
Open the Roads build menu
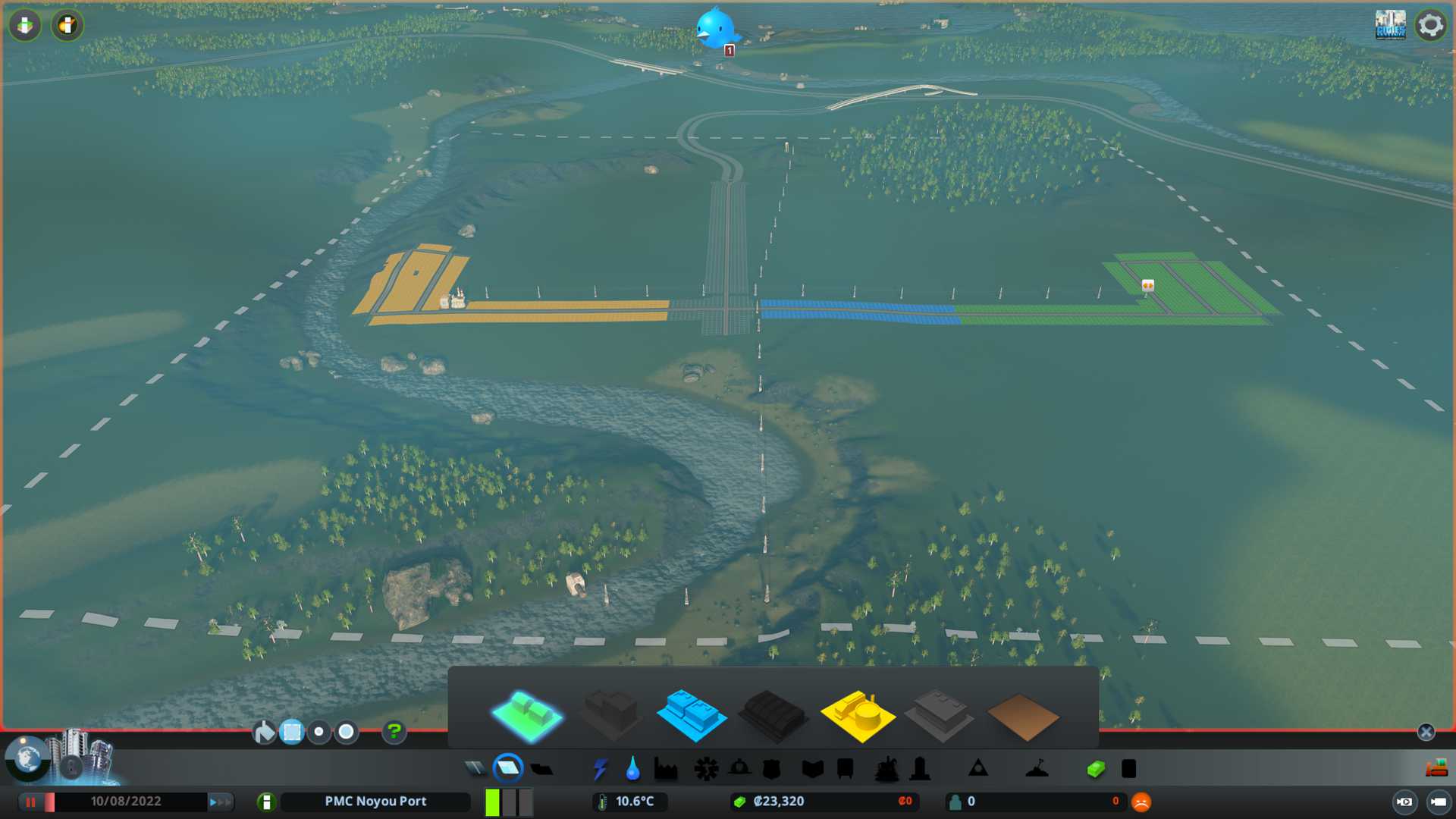(x=475, y=769)
